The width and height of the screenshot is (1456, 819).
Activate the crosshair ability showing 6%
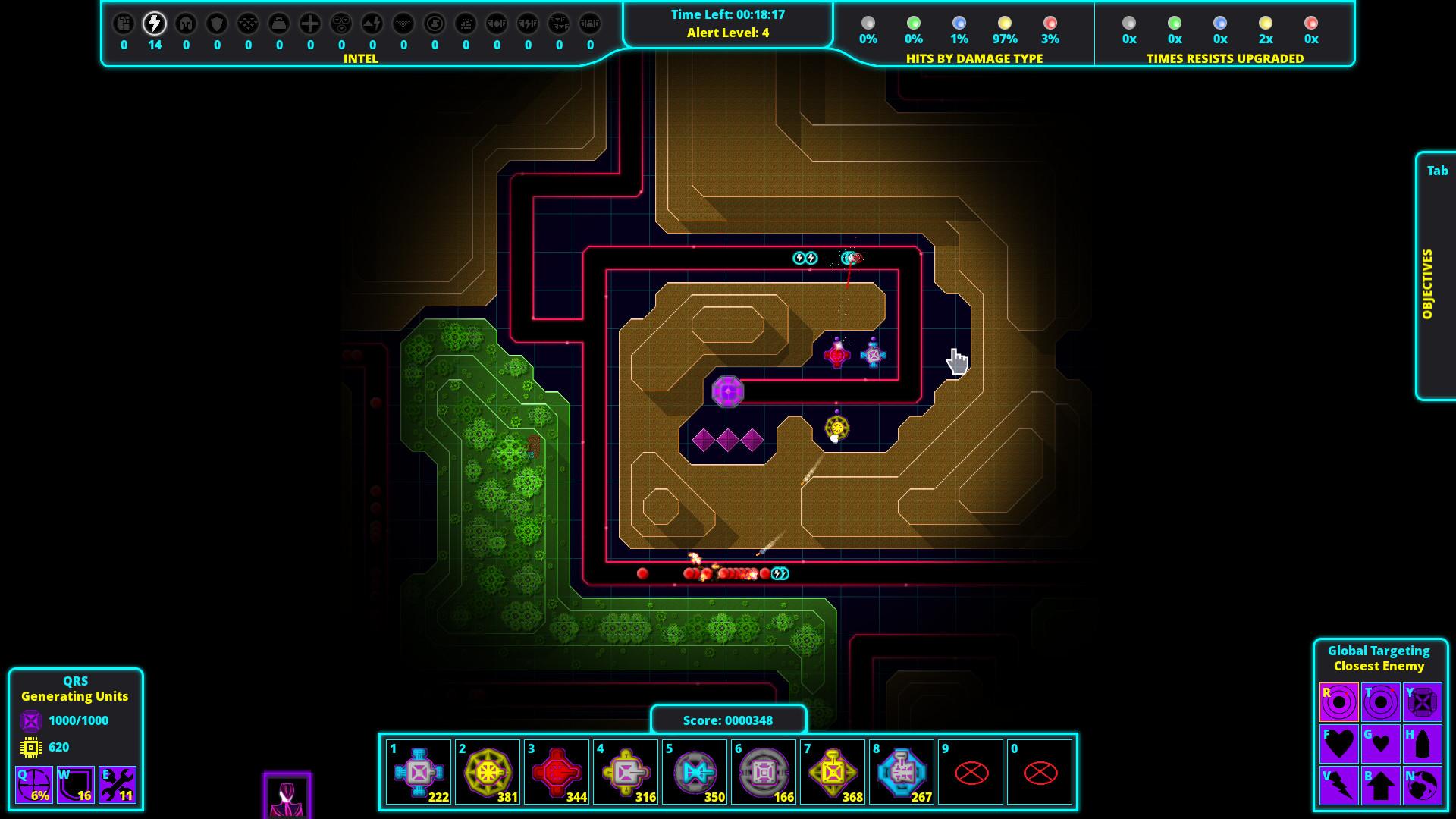point(34,784)
